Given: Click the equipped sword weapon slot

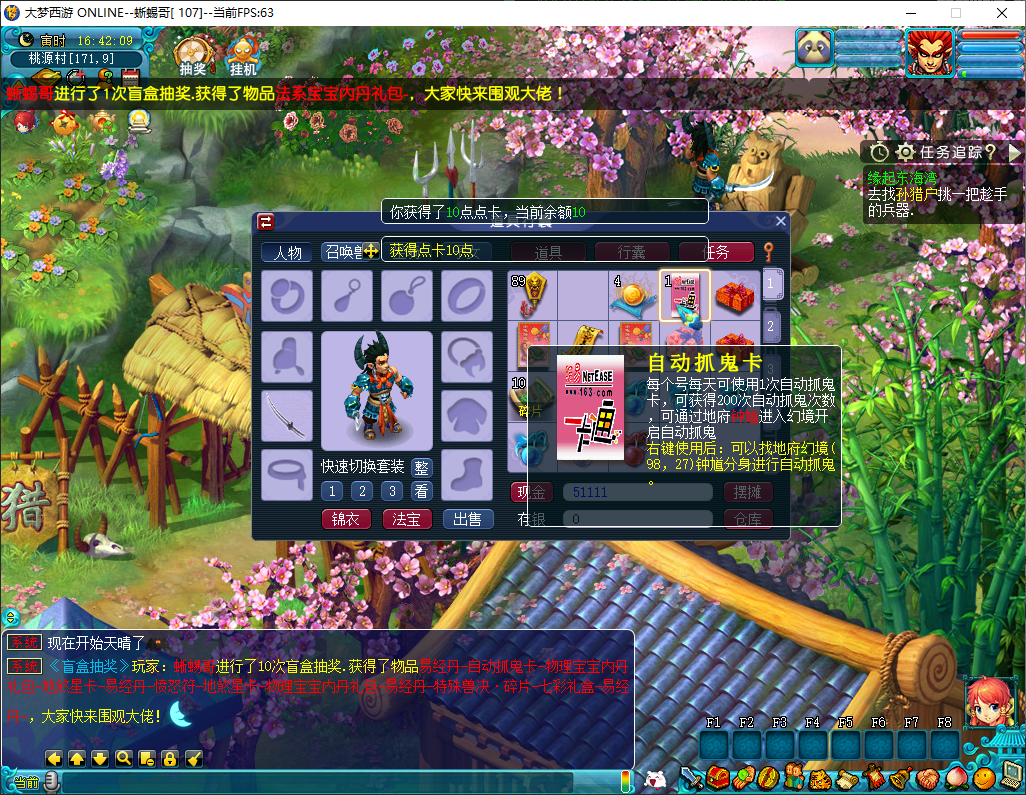Looking at the screenshot, I should click(x=287, y=412).
